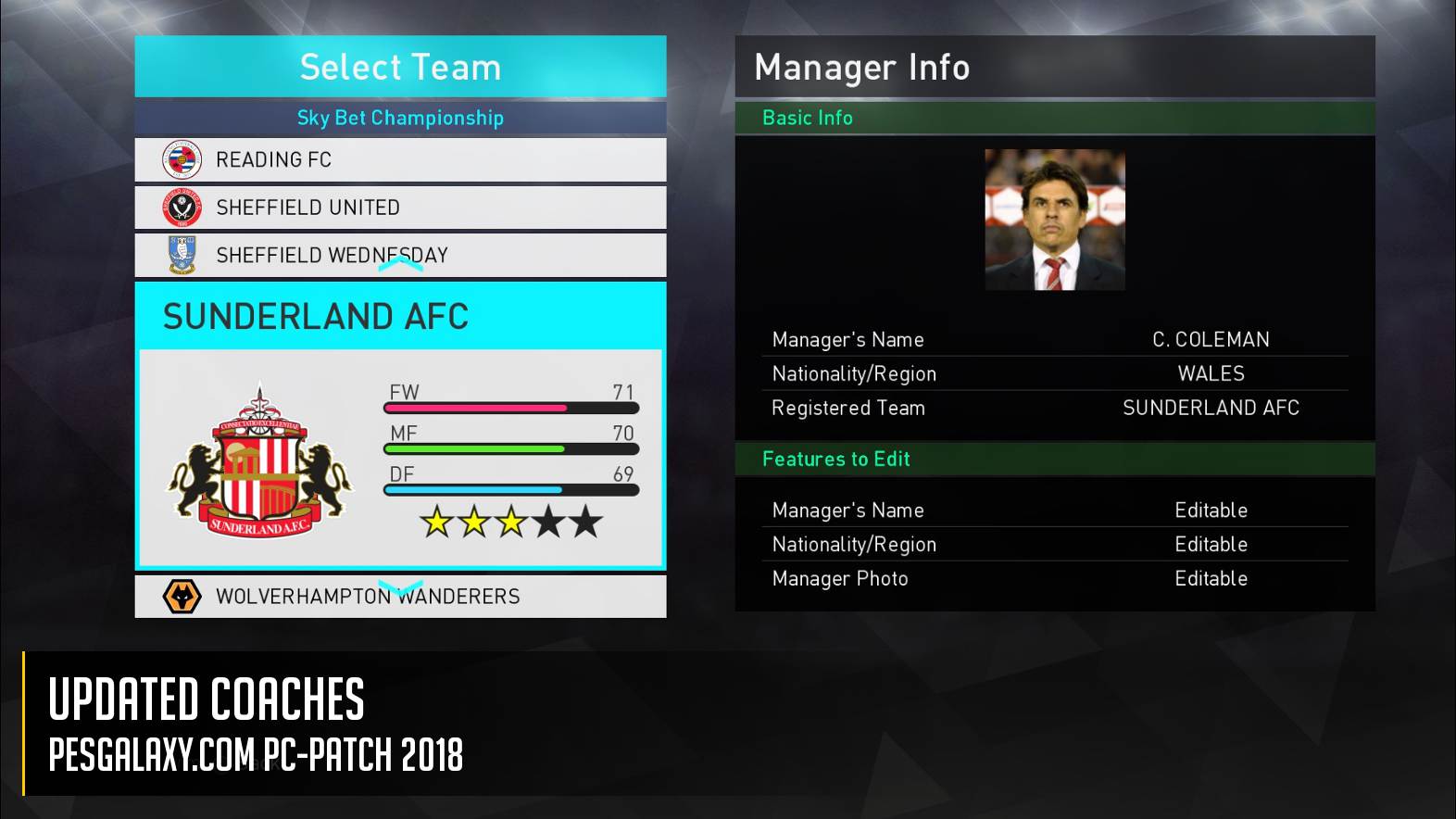Edit the Manager Photo editable row
The height and width of the screenshot is (819, 1456).
[x=1055, y=579]
